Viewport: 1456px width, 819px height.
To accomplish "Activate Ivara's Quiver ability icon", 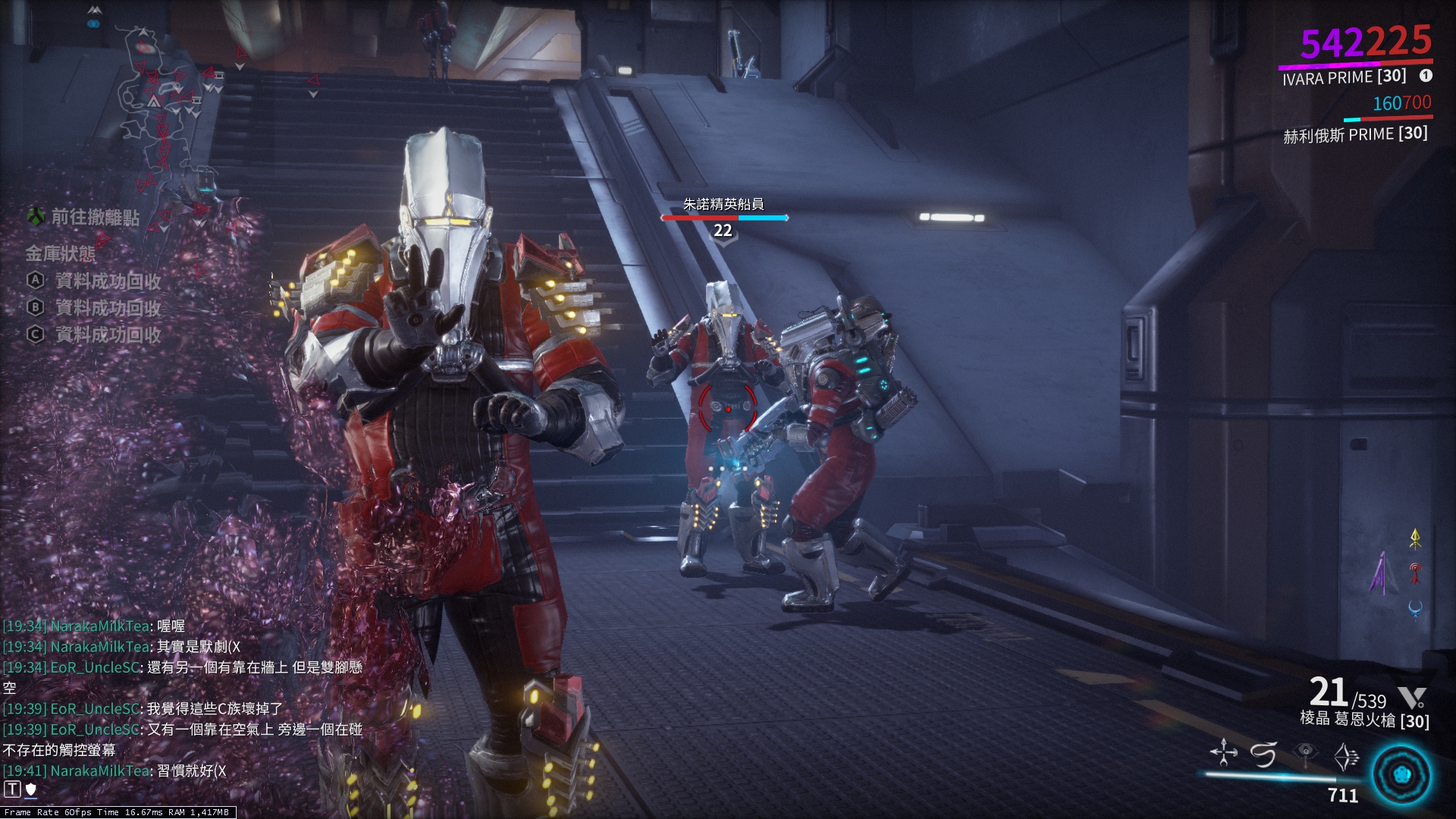I will click(x=1223, y=751).
